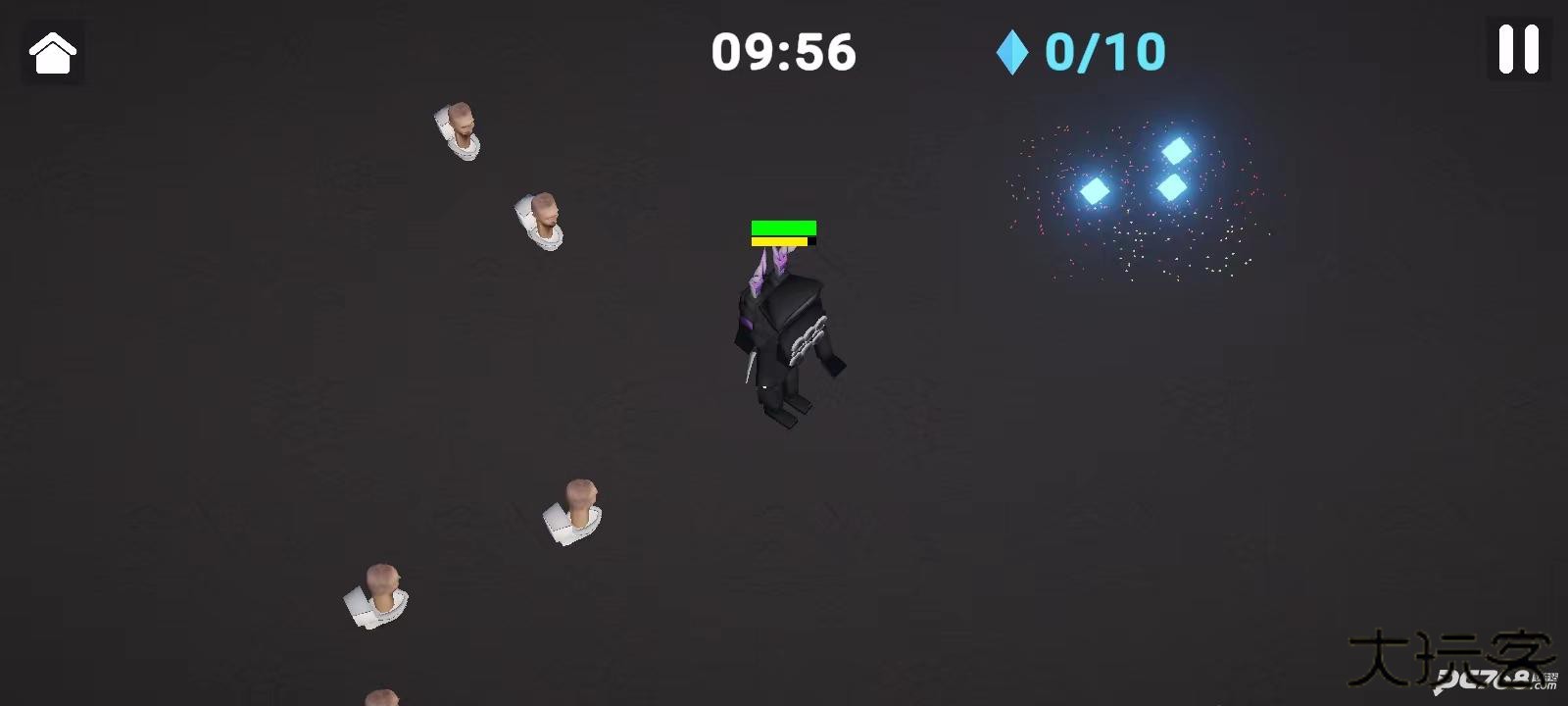Viewport: 1568px width, 706px height.
Task: Click the character's green health bar
Action: (783, 227)
